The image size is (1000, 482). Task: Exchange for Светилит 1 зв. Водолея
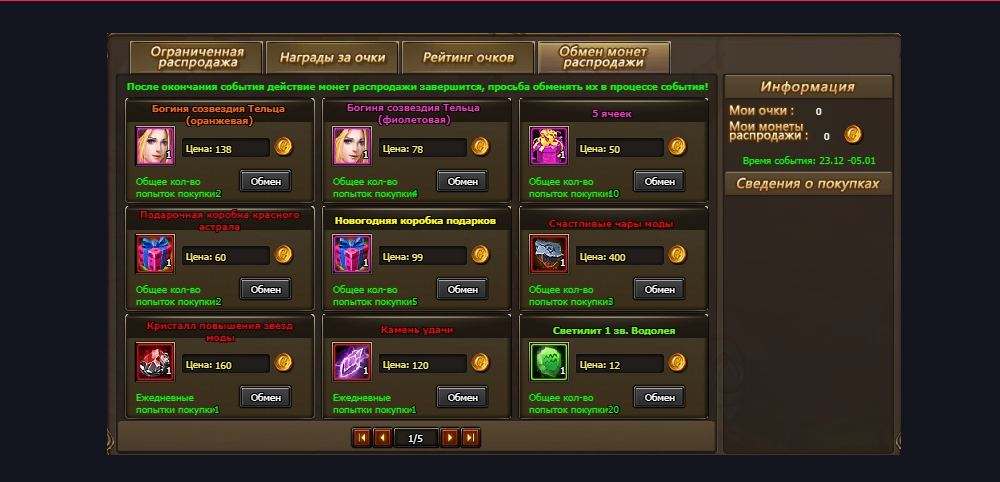click(659, 397)
